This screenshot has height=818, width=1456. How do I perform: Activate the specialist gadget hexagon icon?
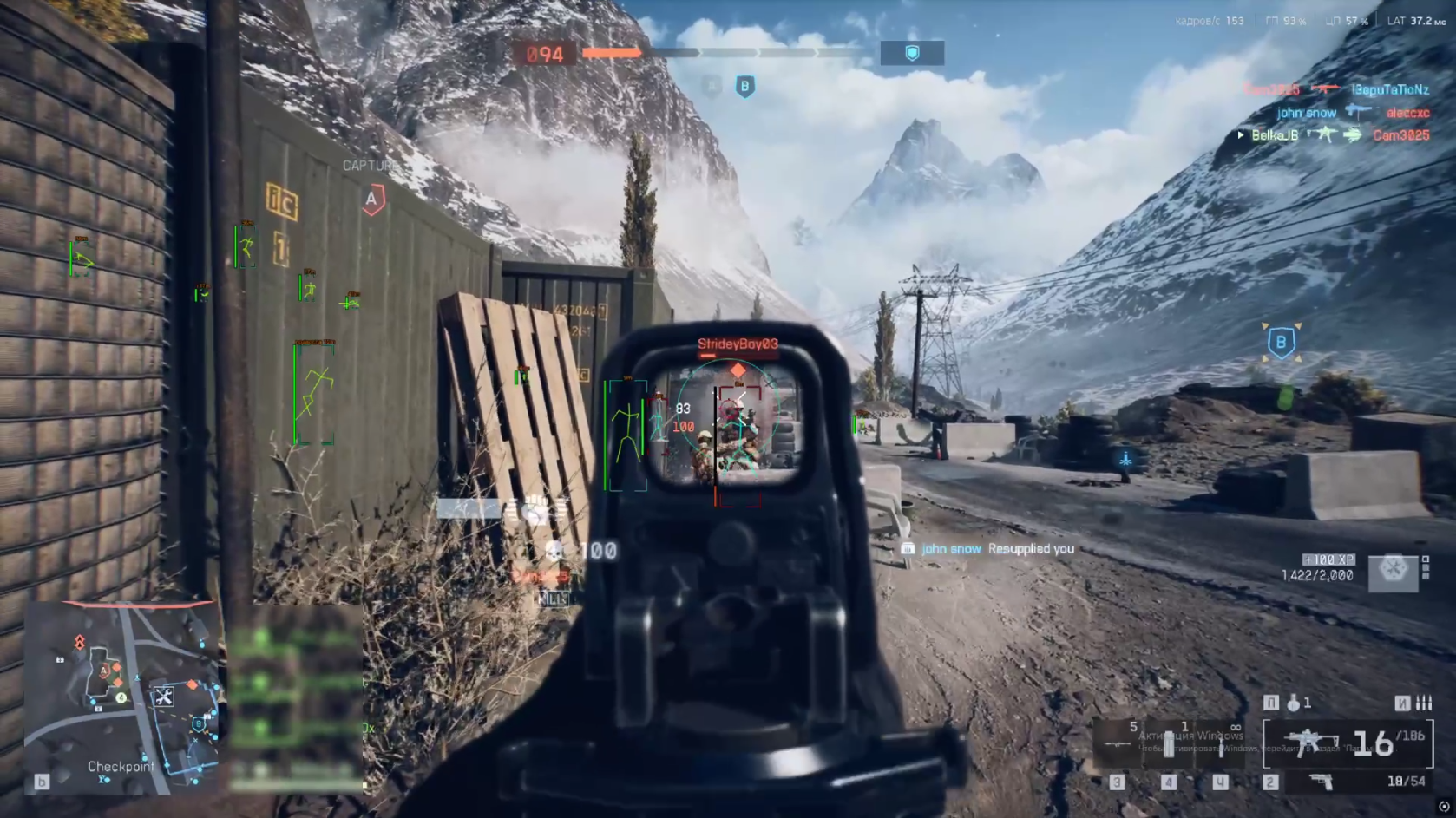(x=1393, y=570)
